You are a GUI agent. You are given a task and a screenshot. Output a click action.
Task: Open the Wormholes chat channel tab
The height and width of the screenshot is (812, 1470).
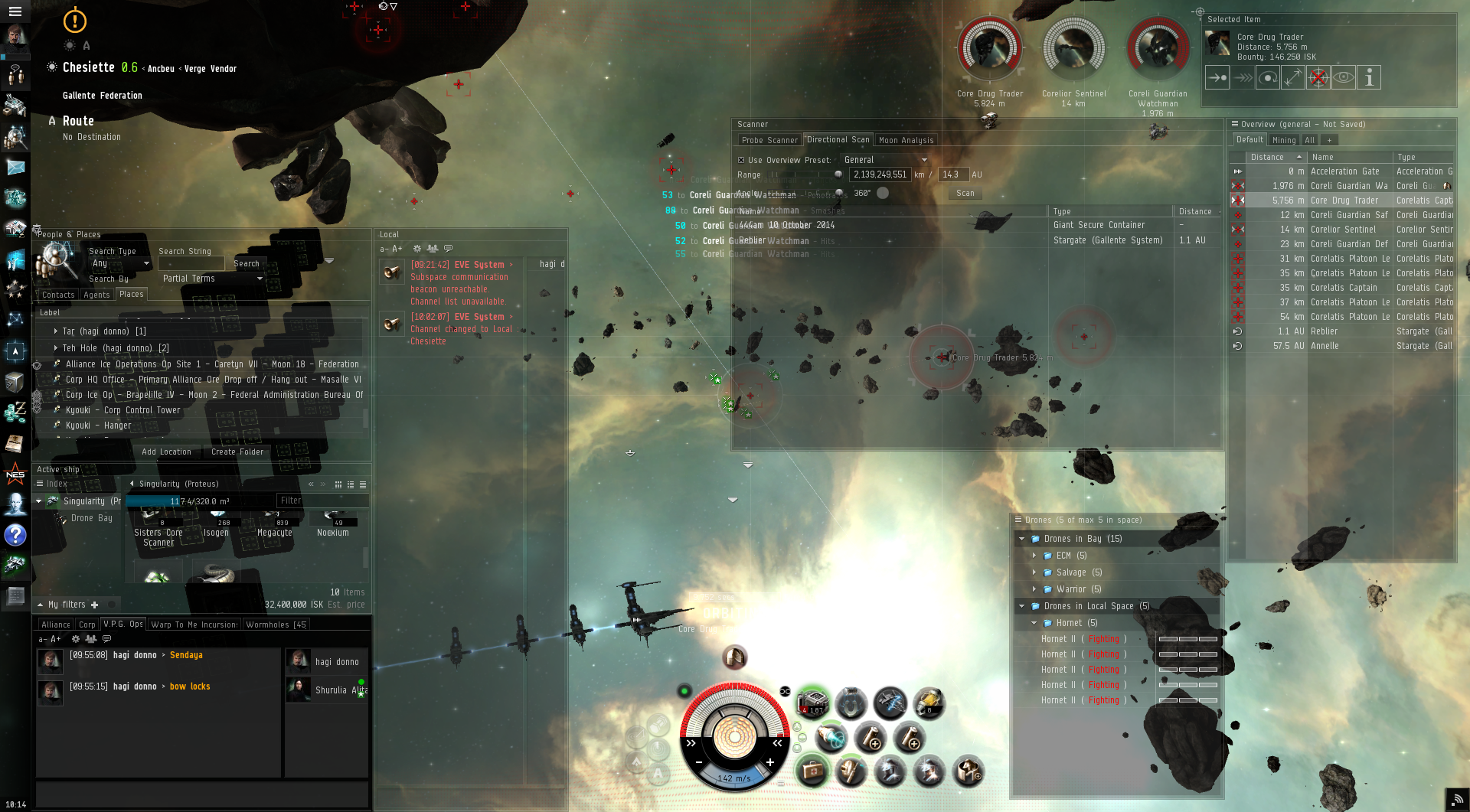[x=276, y=624]
